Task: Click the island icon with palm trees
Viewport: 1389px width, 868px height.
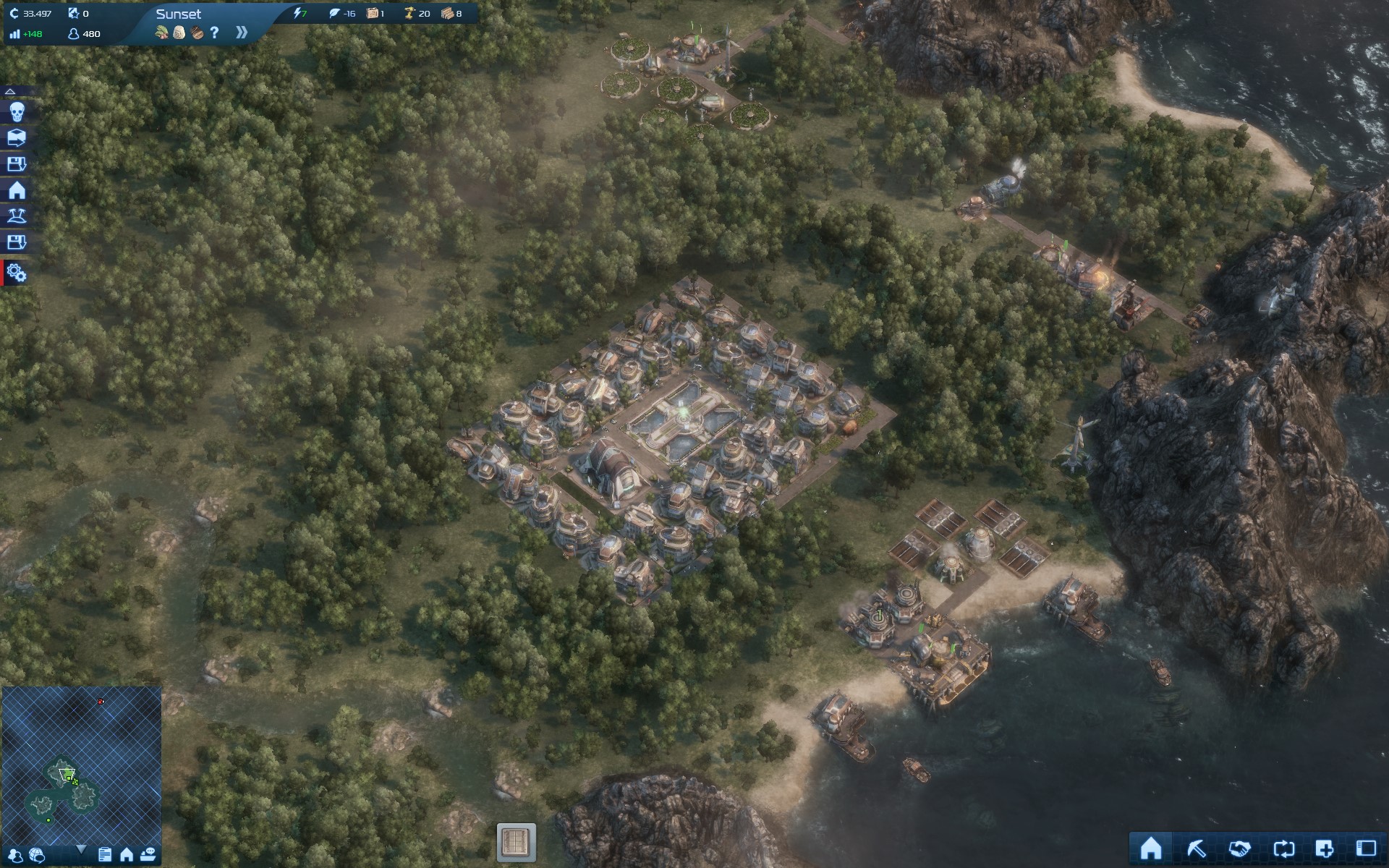Action: coord(17,216)
